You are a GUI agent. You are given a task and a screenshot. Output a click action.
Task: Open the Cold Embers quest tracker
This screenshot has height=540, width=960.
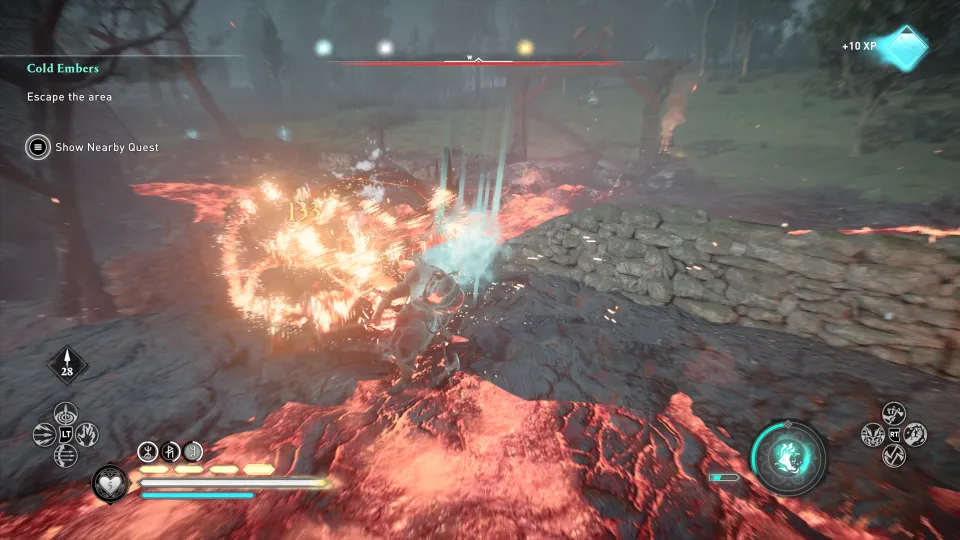pyautogui.click(x=63, y=69)
